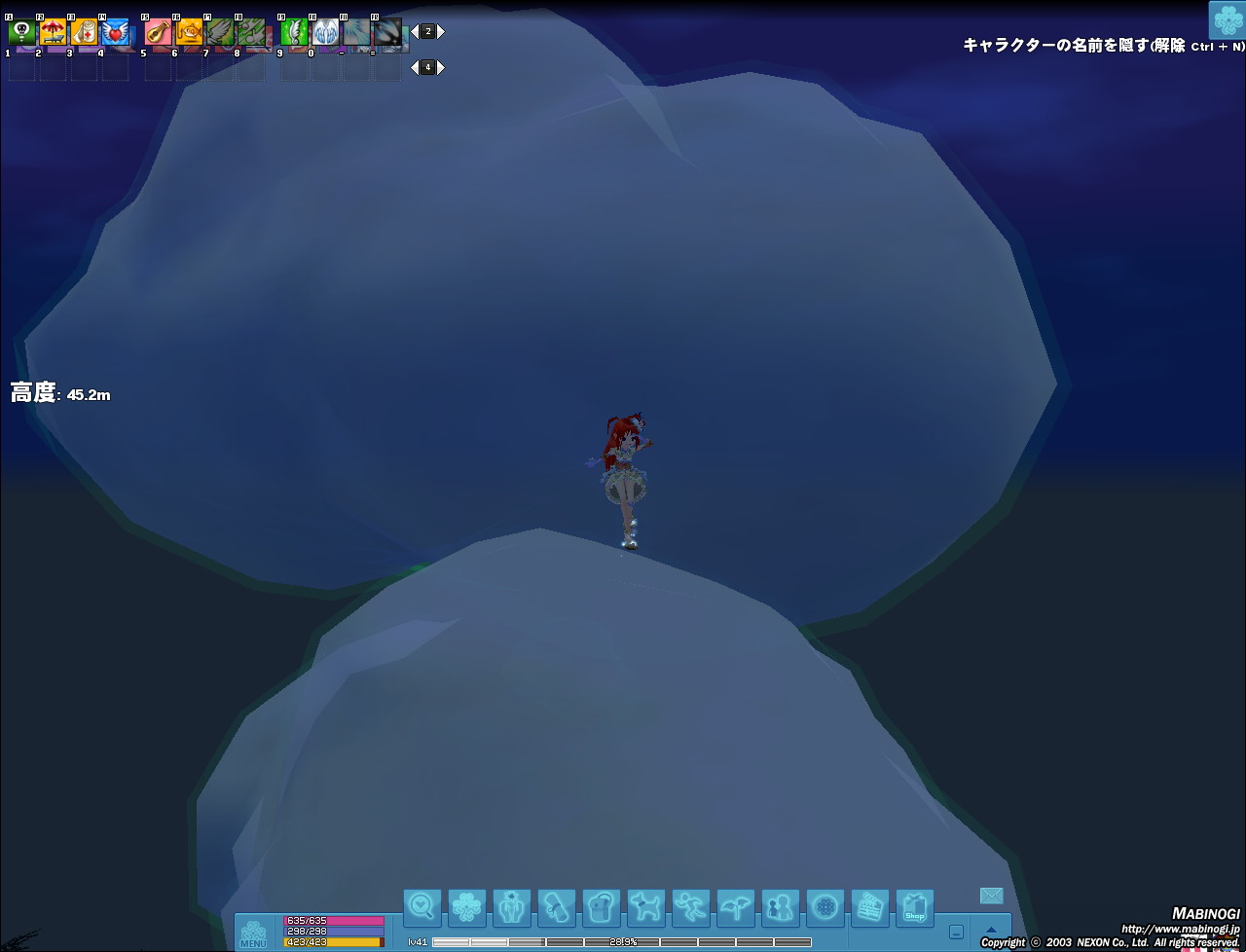
Task: Expand the up-arrow panel at bottom right
Action: click(x=991, y=931)
